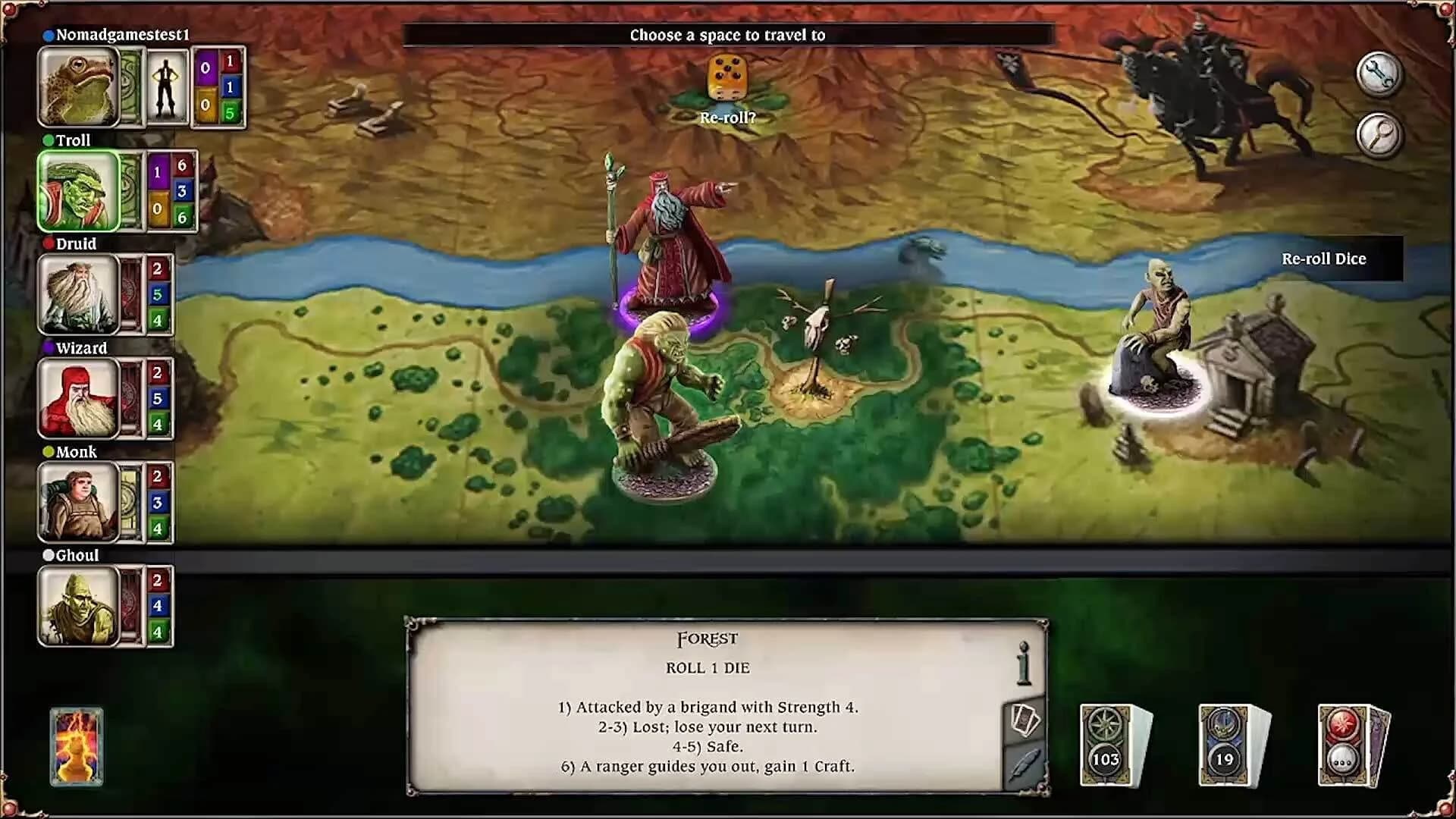
Task: Select the Re-roll Dice banner
Action: (1324, 259)
